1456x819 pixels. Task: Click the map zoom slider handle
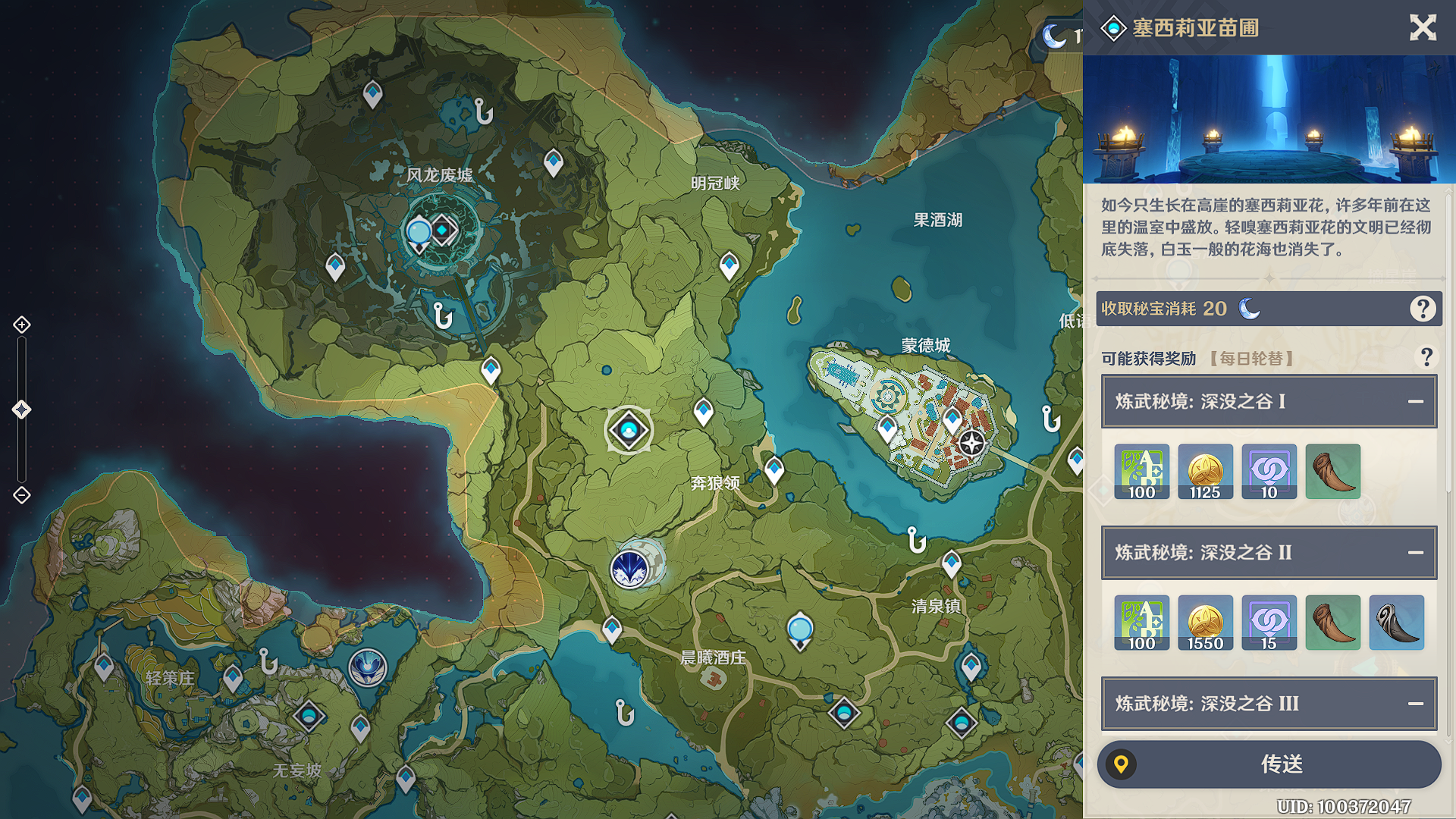pos(22,409)
